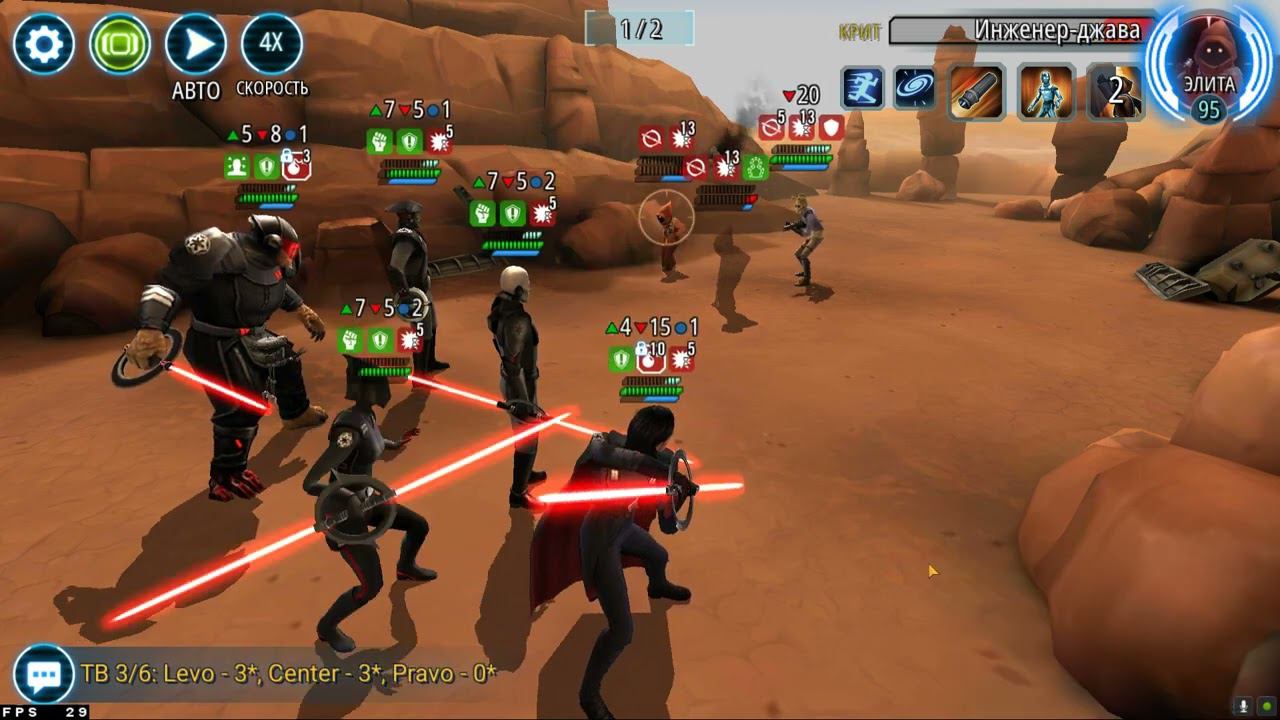Select the black cylinder weapon ability icon

[x=976, y=92]
